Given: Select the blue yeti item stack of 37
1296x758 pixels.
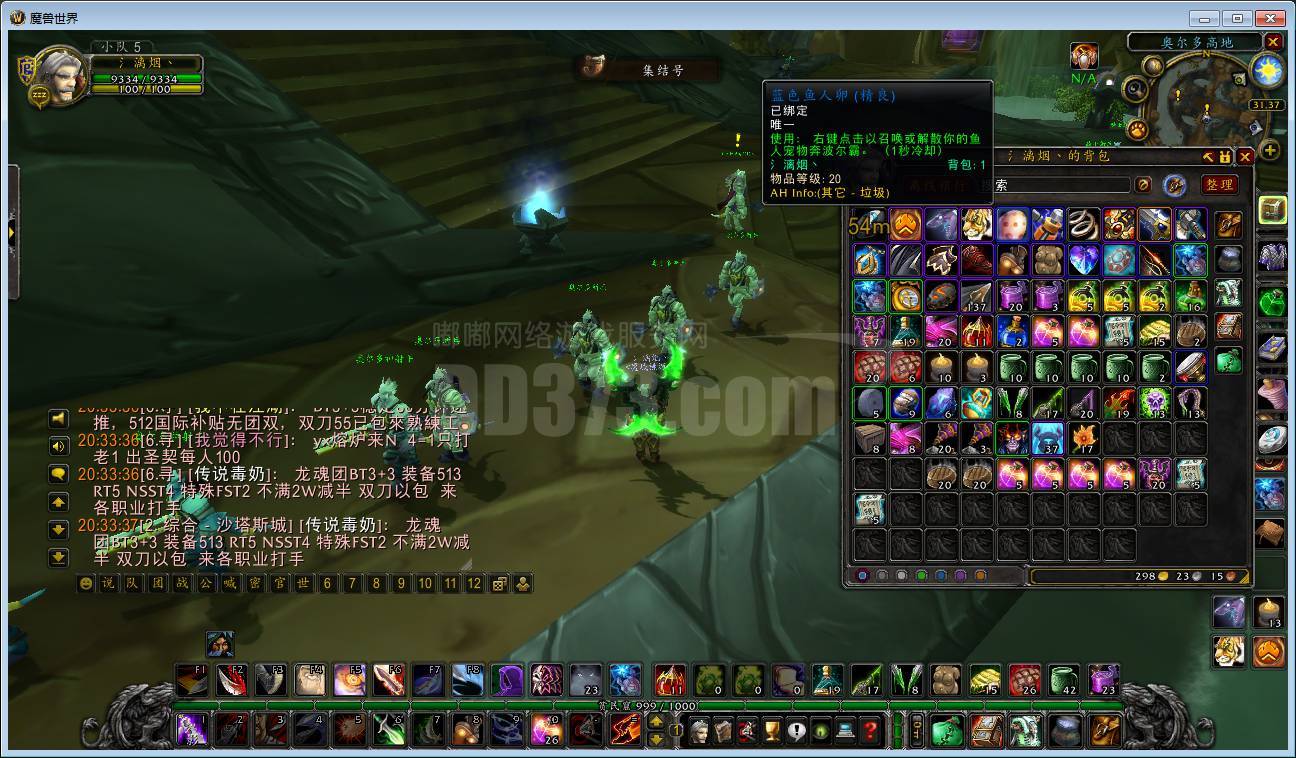Looking at the screenshot, I should coord(1047,438).
